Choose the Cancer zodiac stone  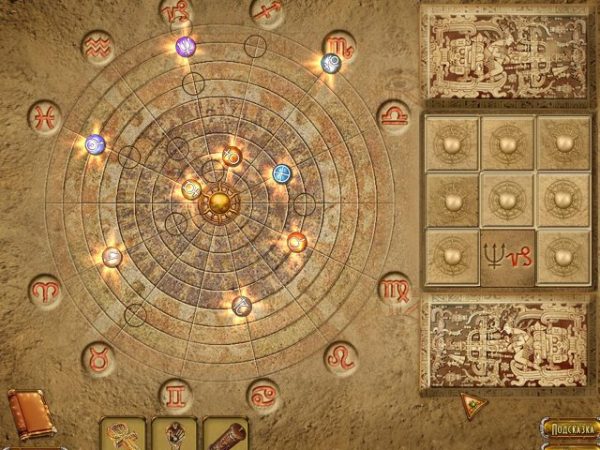click(x=265, y=394)
